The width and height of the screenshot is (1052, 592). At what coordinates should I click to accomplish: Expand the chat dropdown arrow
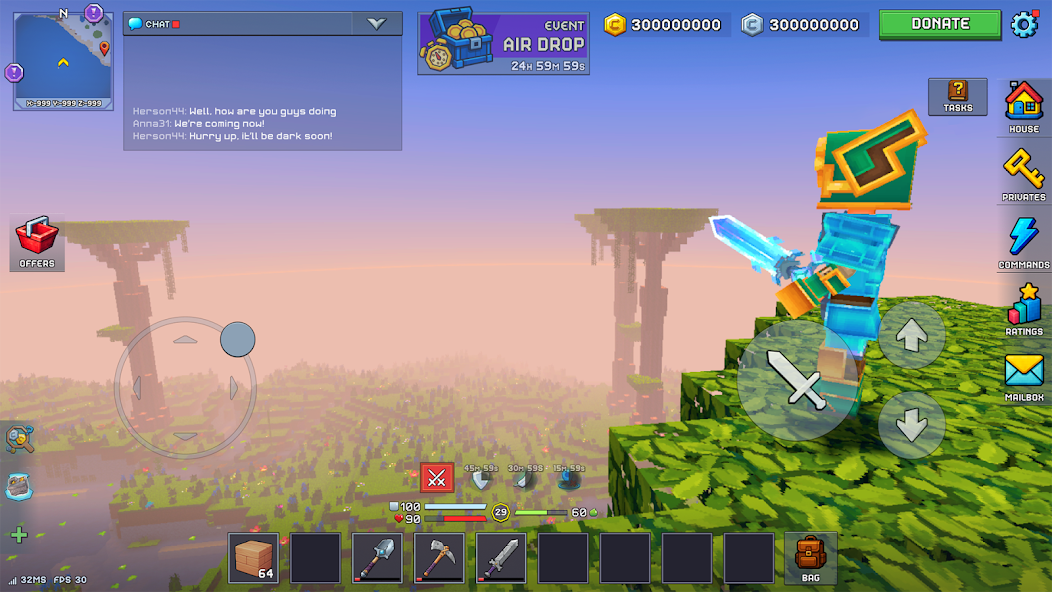377,24
